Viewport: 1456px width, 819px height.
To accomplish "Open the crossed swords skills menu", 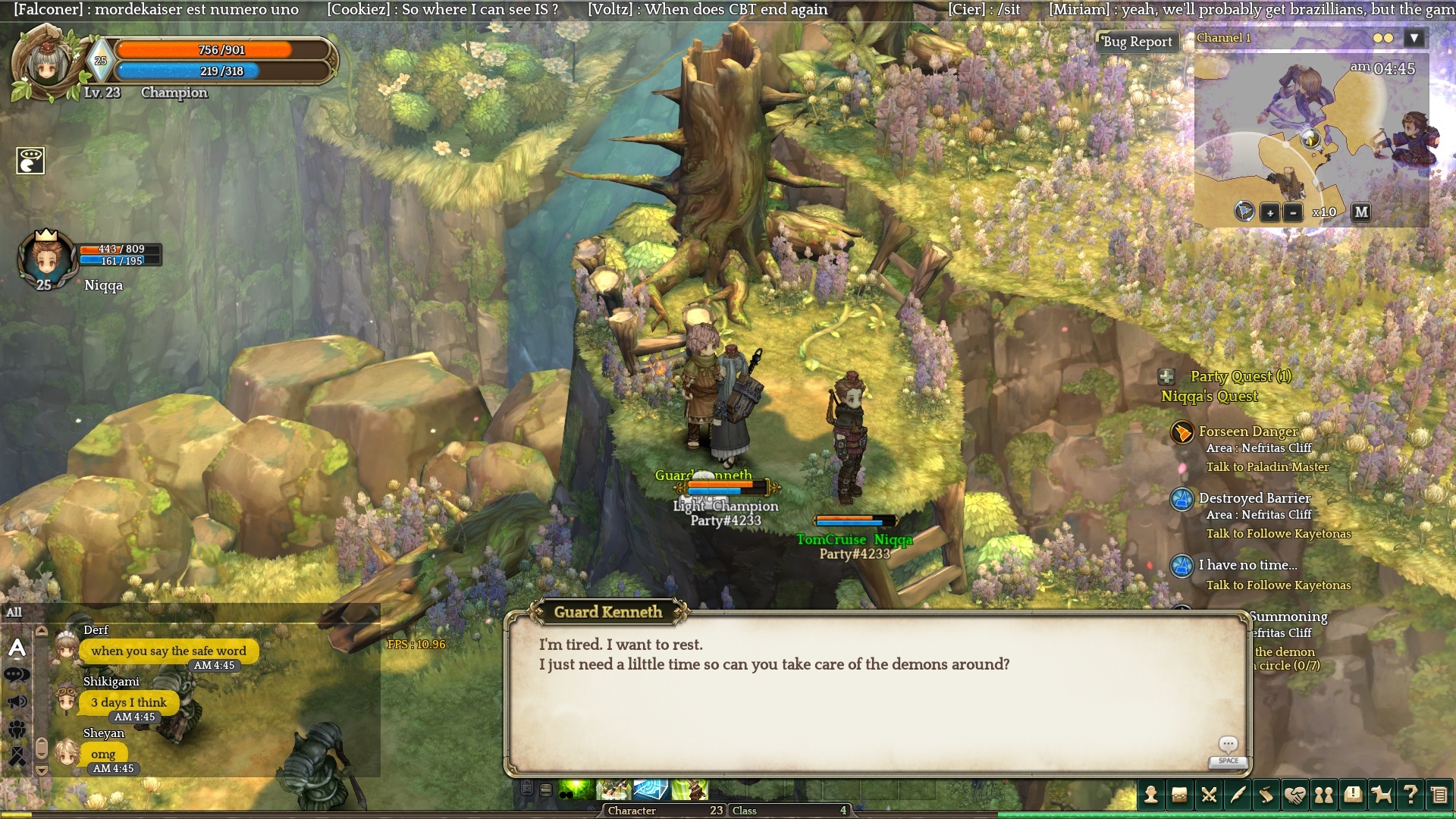I will pyautogui.click(x=1209, y=795).
